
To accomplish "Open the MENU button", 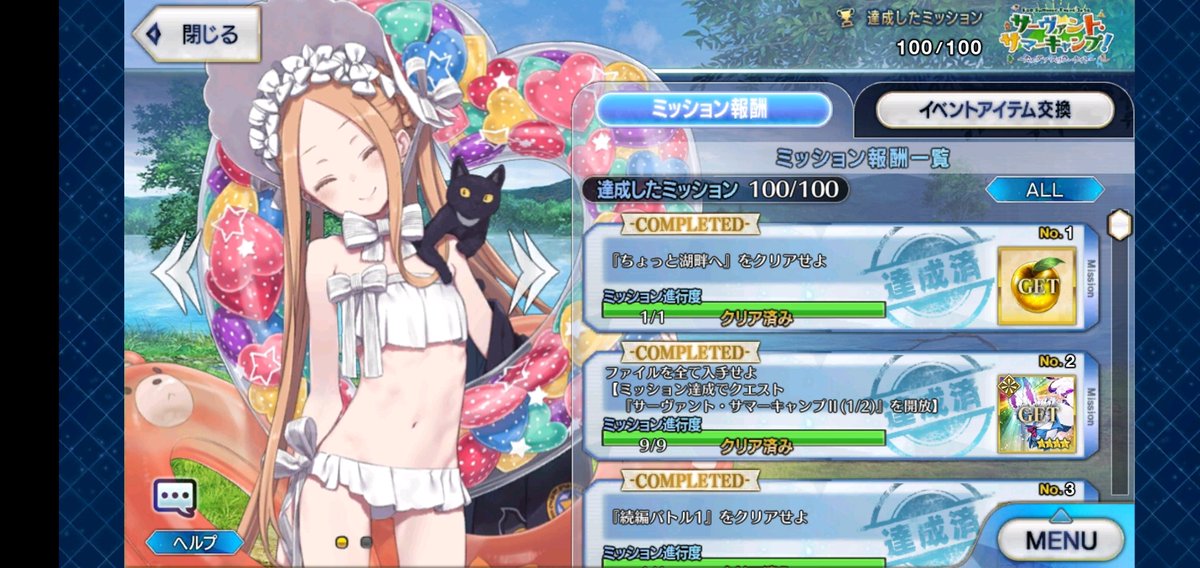I will [1062, 540].
